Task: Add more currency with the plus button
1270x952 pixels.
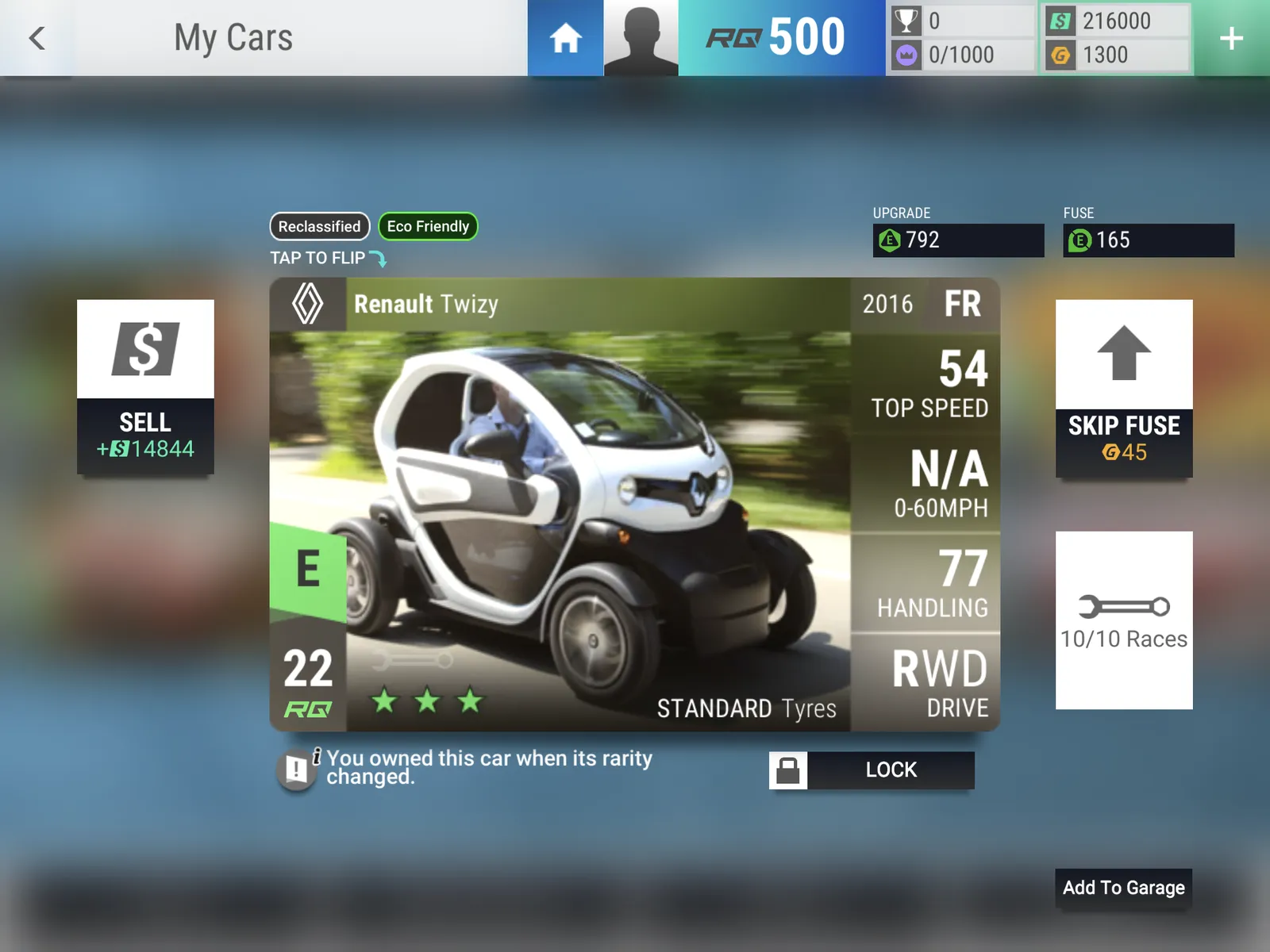Action: 1231,38
